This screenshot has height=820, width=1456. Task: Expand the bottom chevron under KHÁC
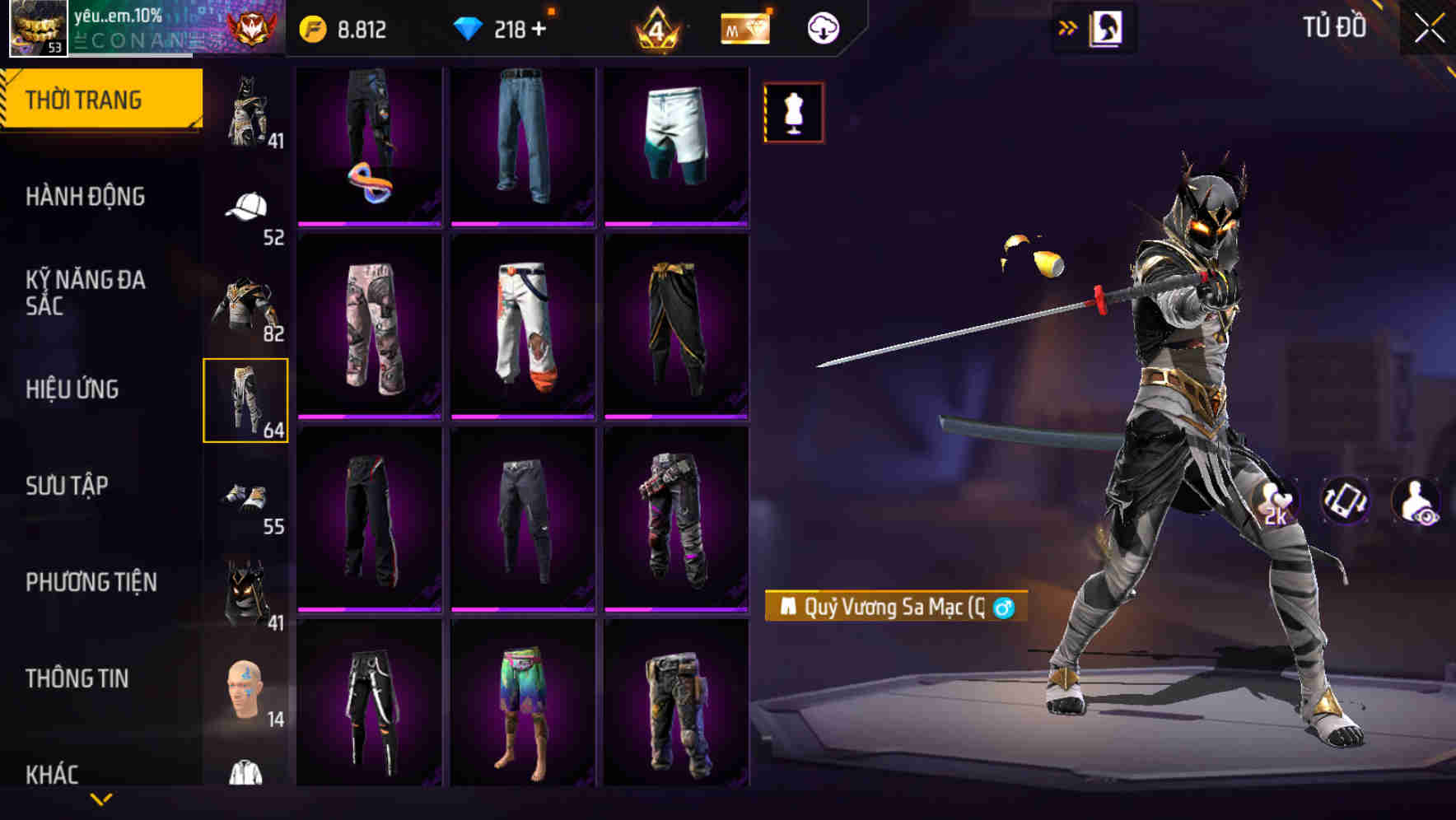[x=100, y=799]
